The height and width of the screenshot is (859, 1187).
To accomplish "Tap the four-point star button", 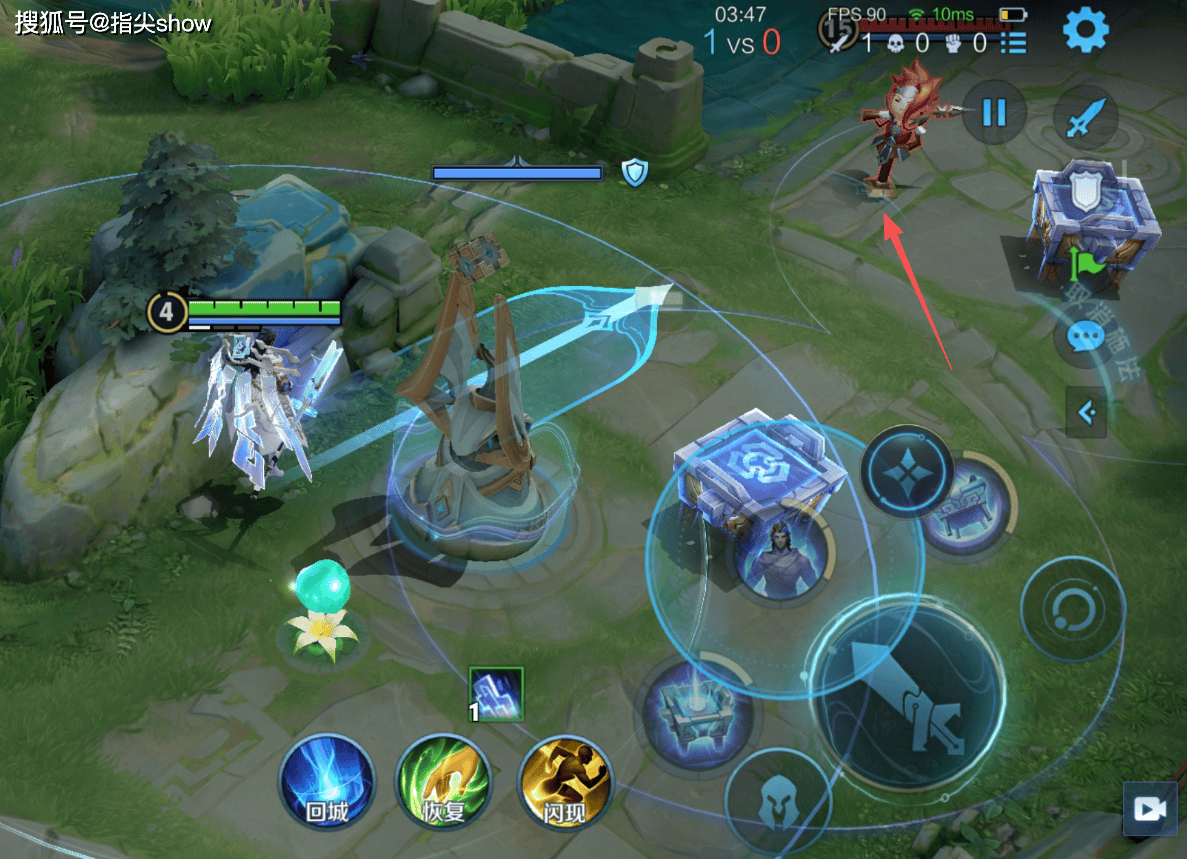I will (x=908, y=469).
